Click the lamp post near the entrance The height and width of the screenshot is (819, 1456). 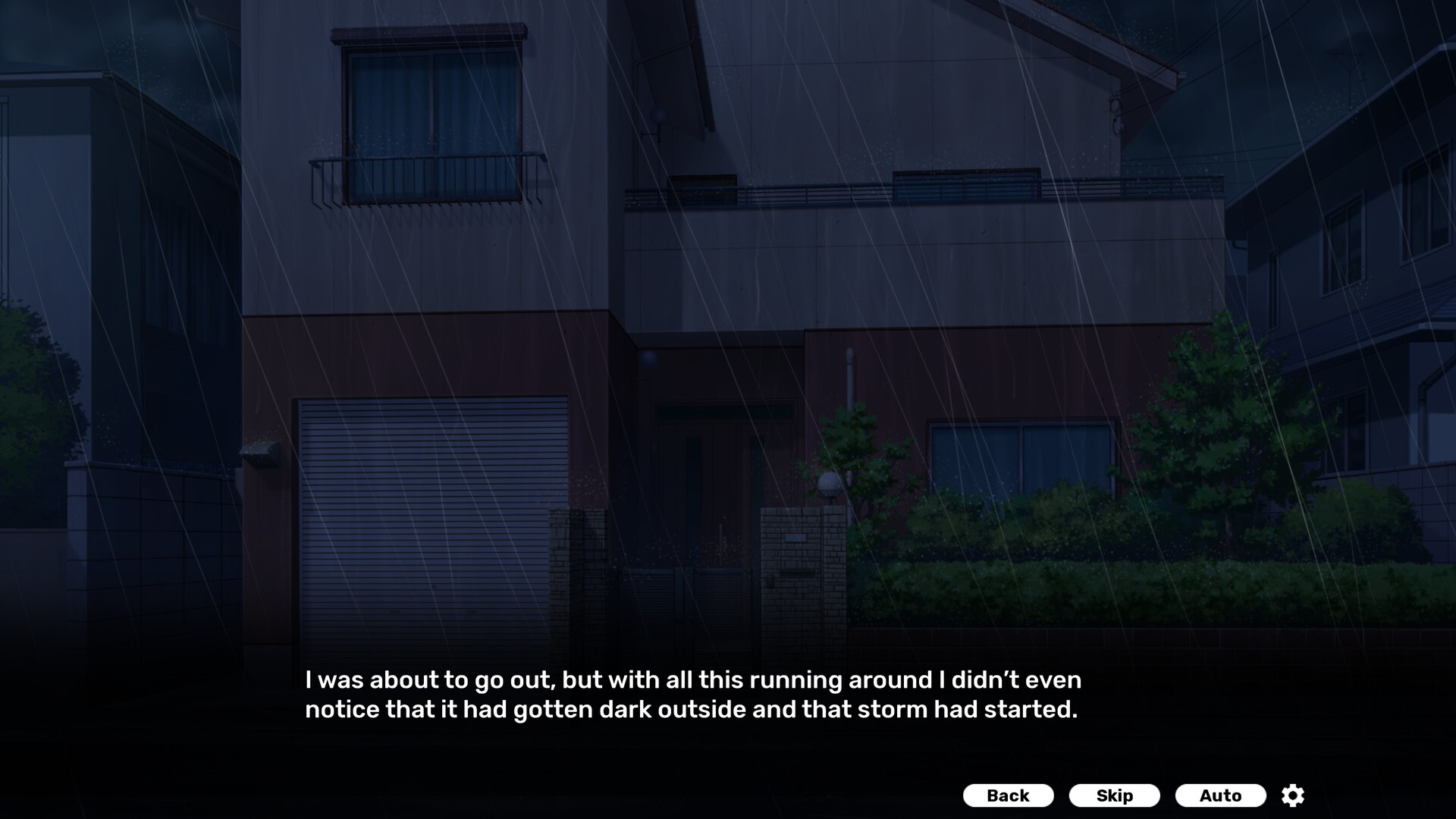(x=830, y=485)
